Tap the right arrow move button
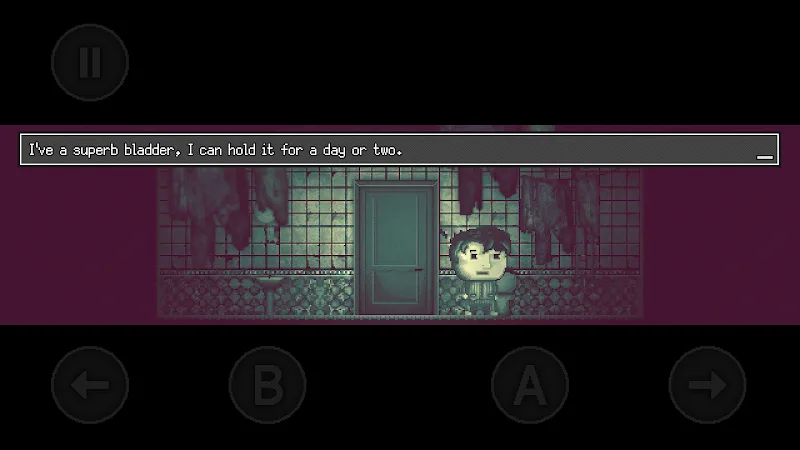The image size is (800, 450). click(707, 385)
